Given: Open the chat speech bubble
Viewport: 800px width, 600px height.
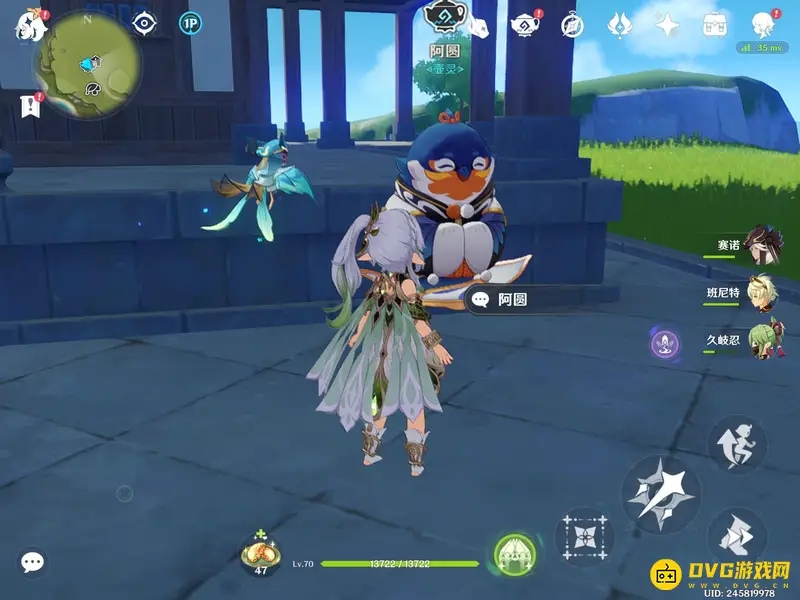Looking at the screenshot, I should coord(33,562).
